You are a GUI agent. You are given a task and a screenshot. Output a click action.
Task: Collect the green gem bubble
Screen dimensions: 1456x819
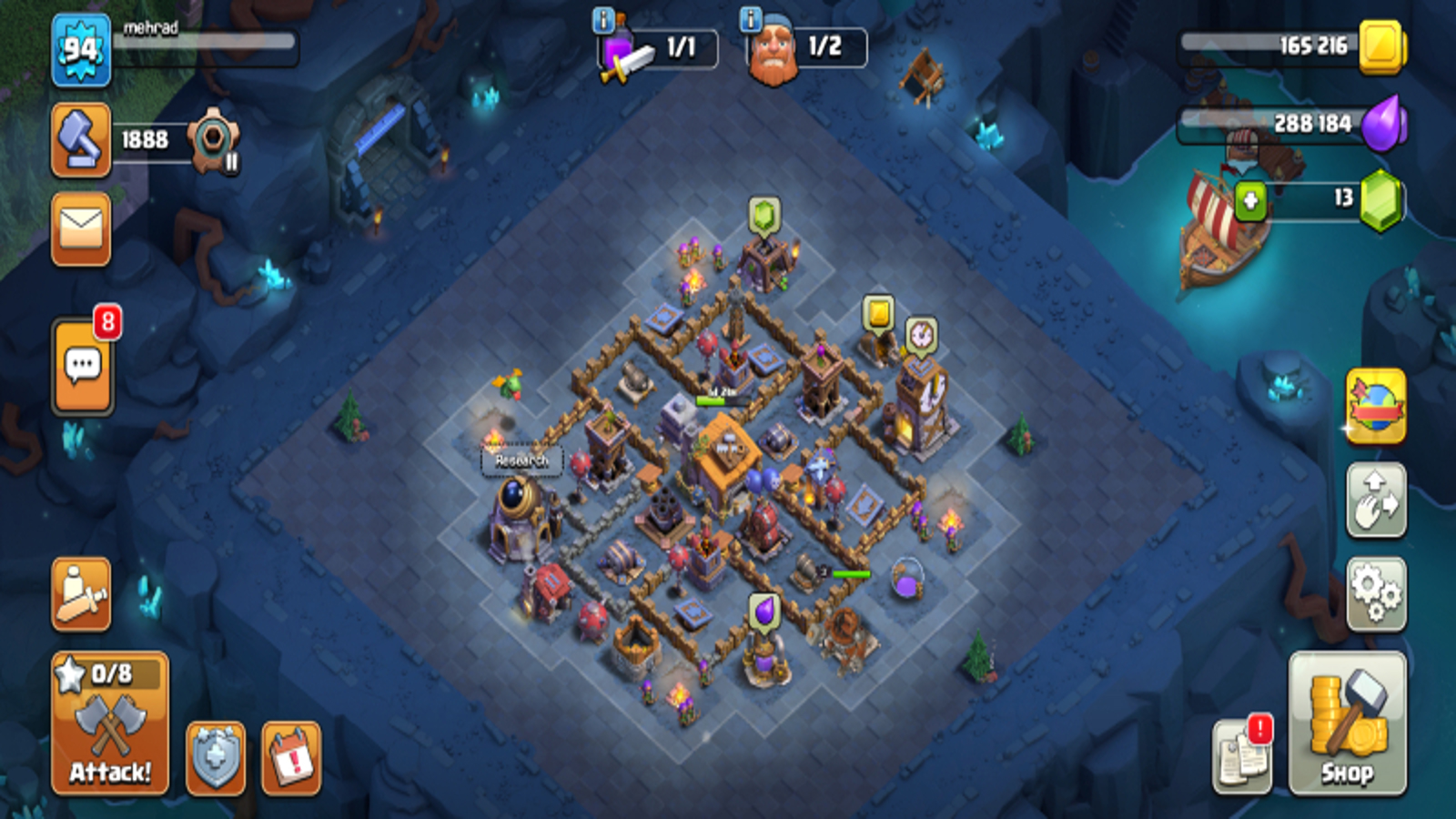(764, 217)
